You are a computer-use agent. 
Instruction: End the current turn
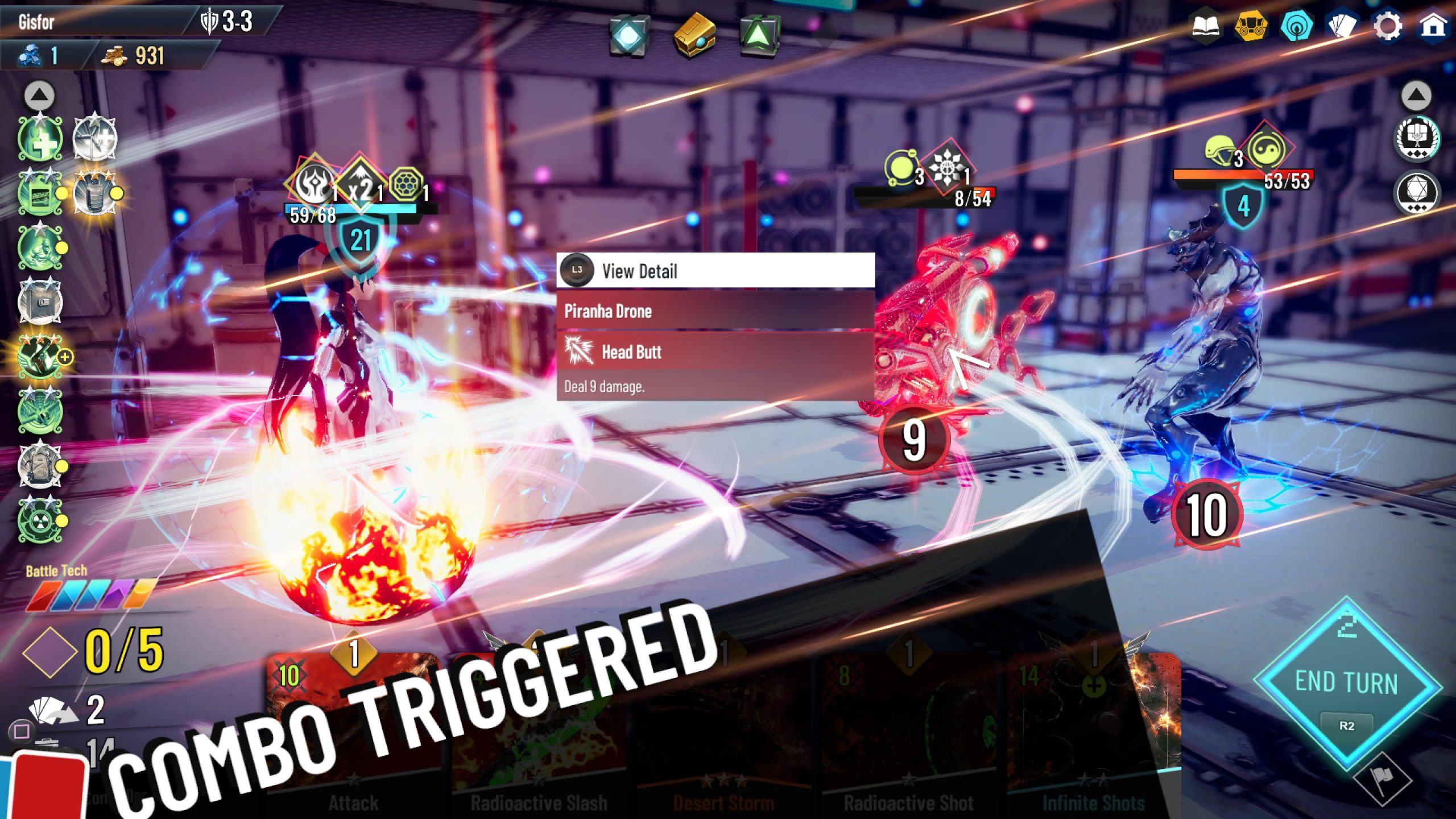(1346, 682)
